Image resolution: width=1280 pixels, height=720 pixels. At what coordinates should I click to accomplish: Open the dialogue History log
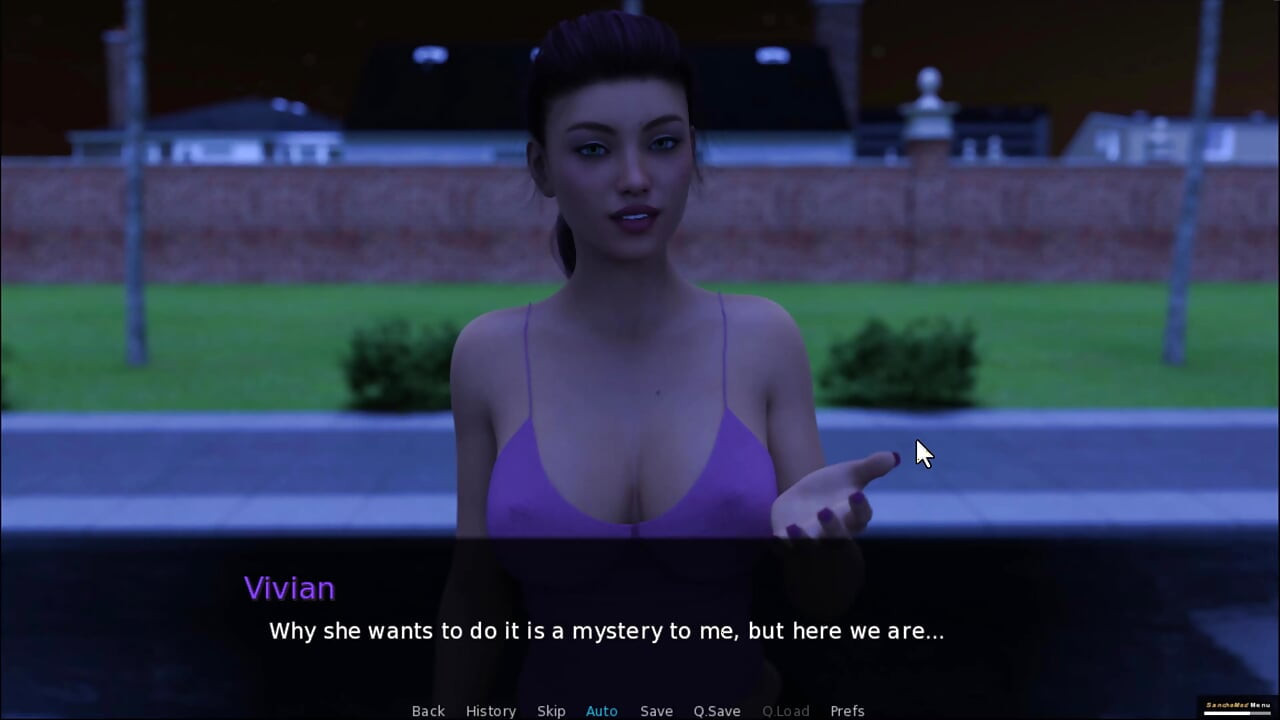pos(491,711)
